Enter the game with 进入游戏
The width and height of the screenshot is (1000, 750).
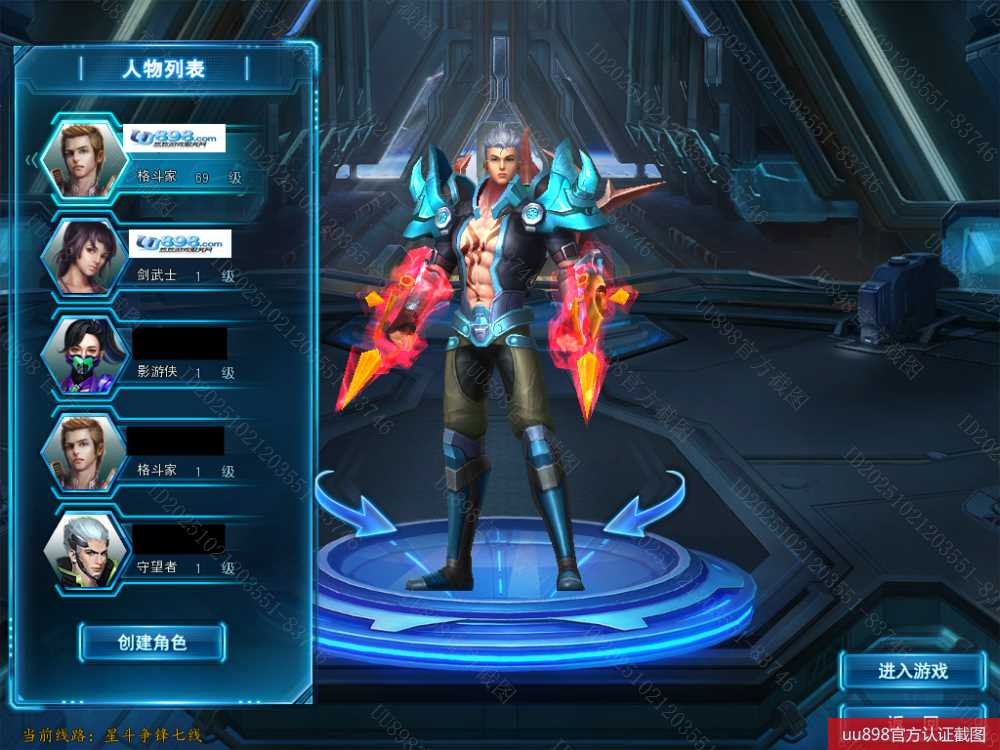[912, 671]
